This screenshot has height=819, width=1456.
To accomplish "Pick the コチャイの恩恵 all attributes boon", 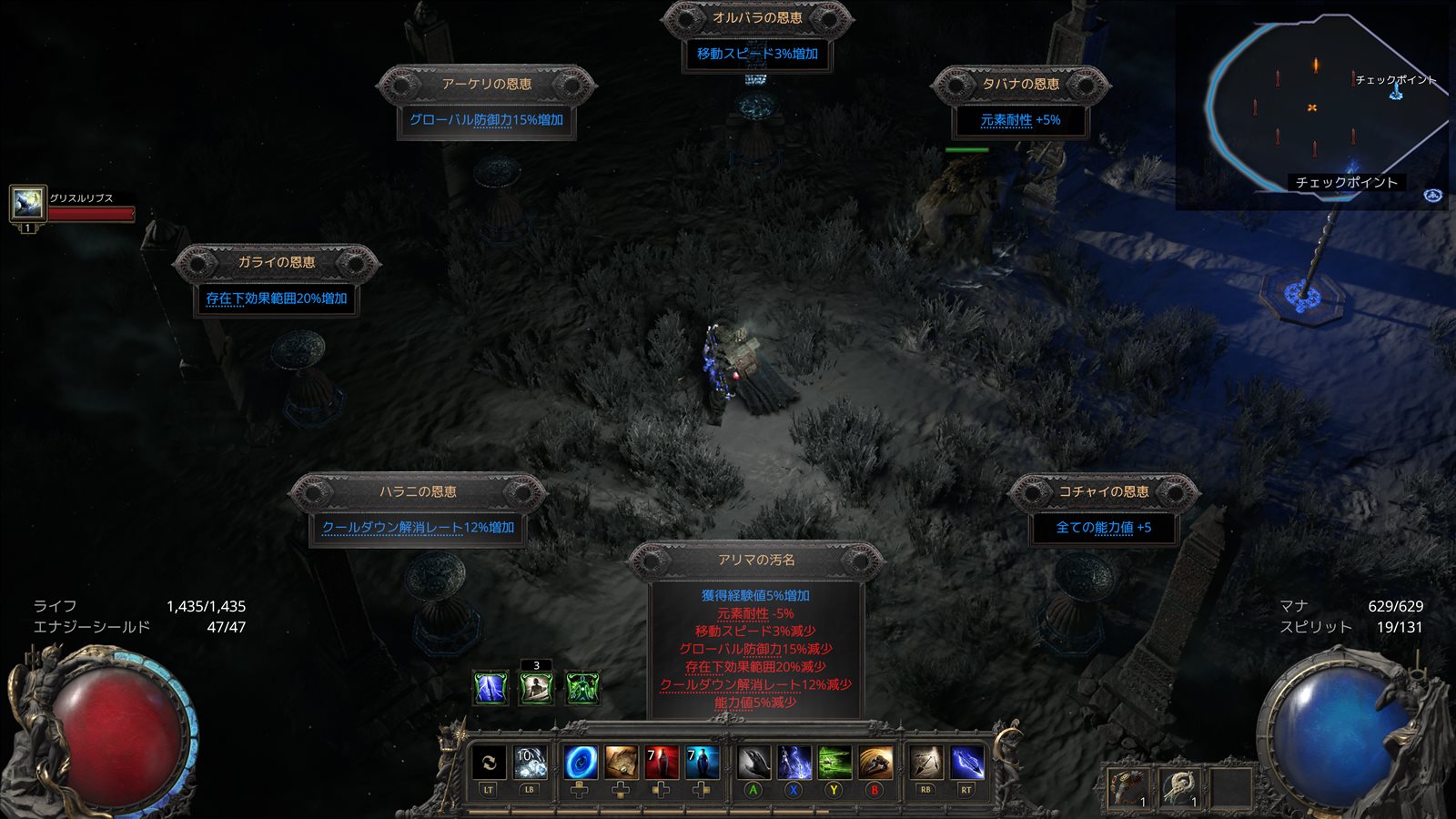I will click(1103, 527).
